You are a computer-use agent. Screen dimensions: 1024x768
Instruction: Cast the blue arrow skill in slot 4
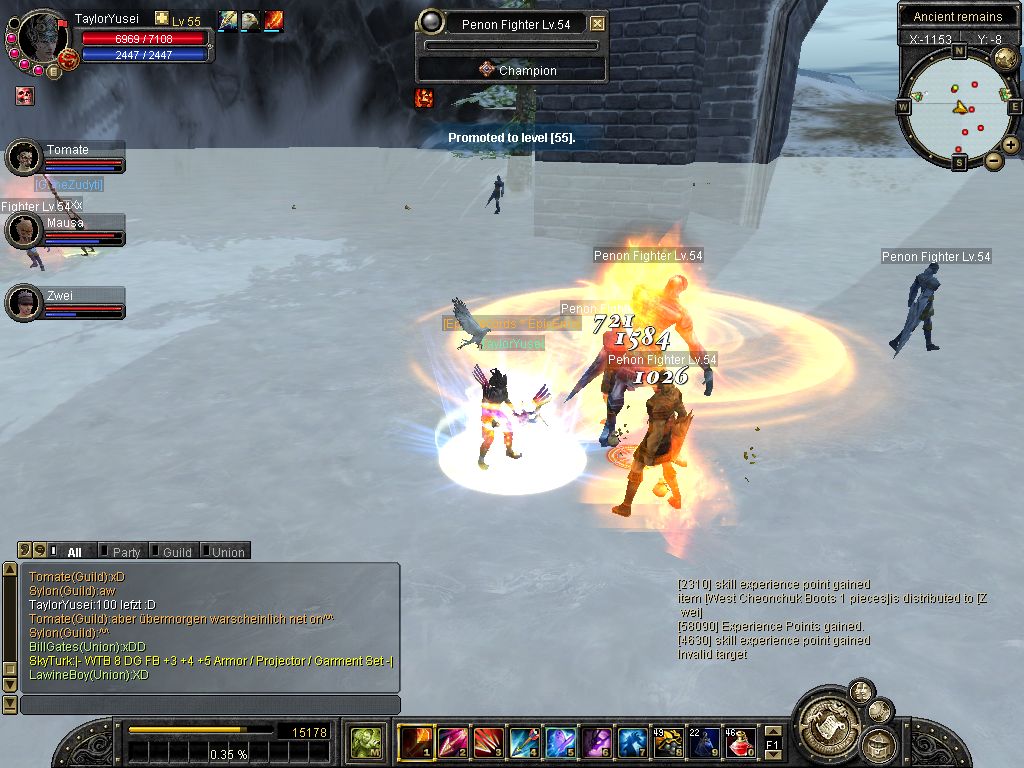coord(525,742)
